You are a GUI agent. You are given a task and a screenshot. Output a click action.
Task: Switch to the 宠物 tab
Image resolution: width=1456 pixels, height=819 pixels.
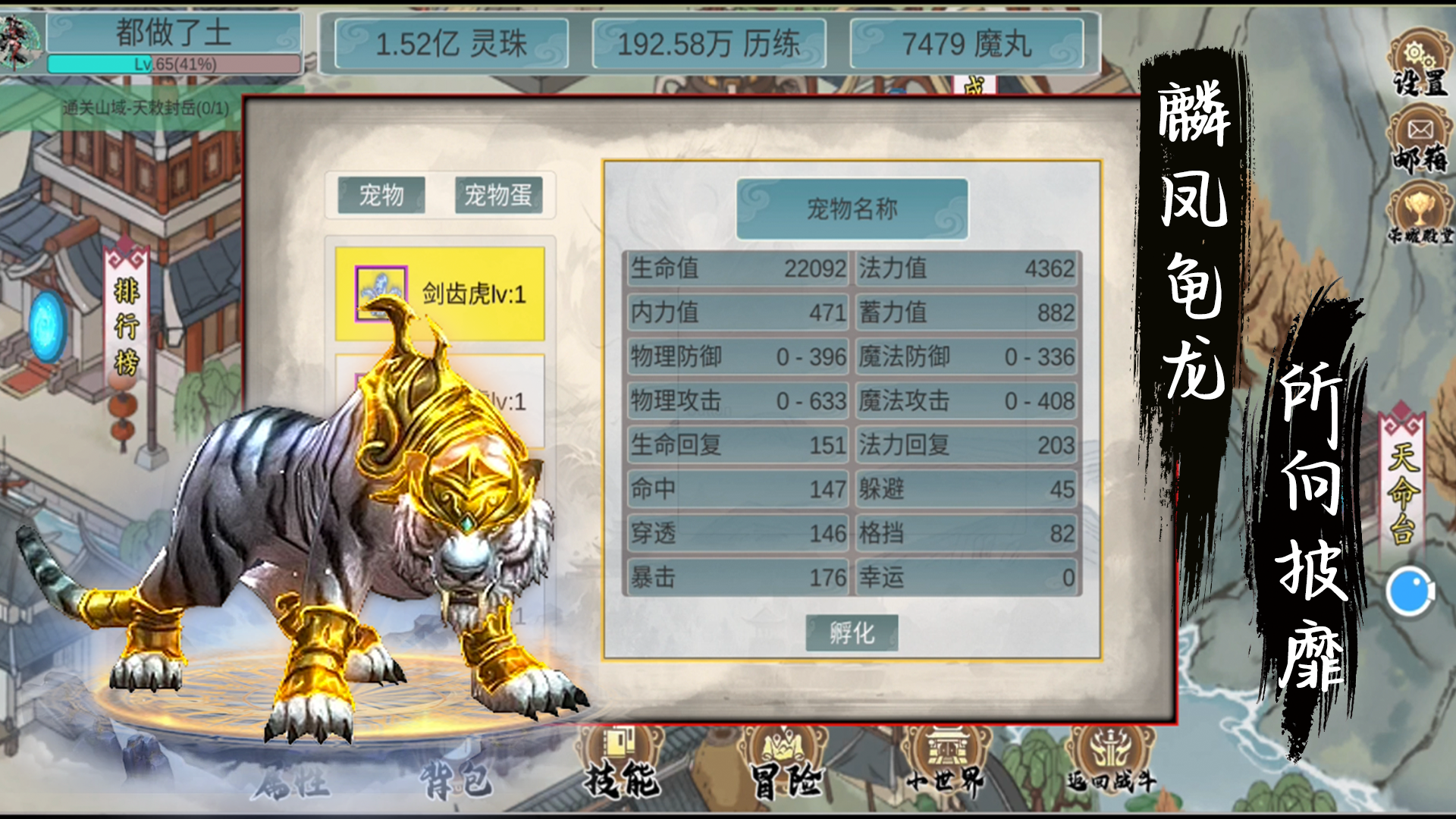[x=381, y=196]
